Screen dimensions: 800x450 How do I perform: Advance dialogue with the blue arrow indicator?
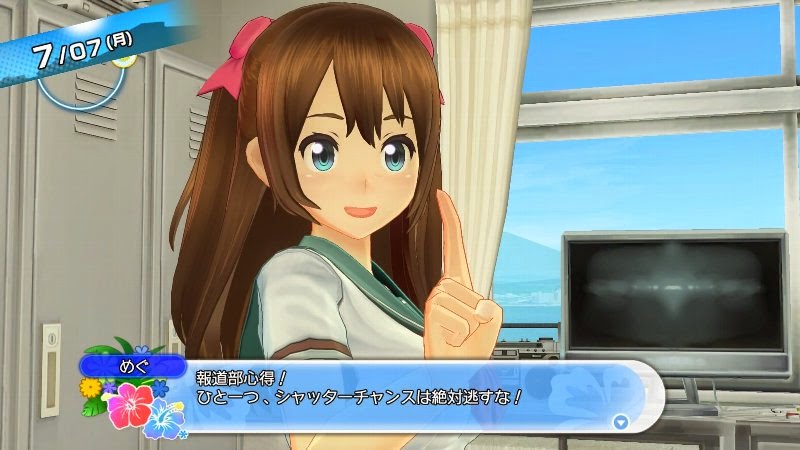click(621, 421)
